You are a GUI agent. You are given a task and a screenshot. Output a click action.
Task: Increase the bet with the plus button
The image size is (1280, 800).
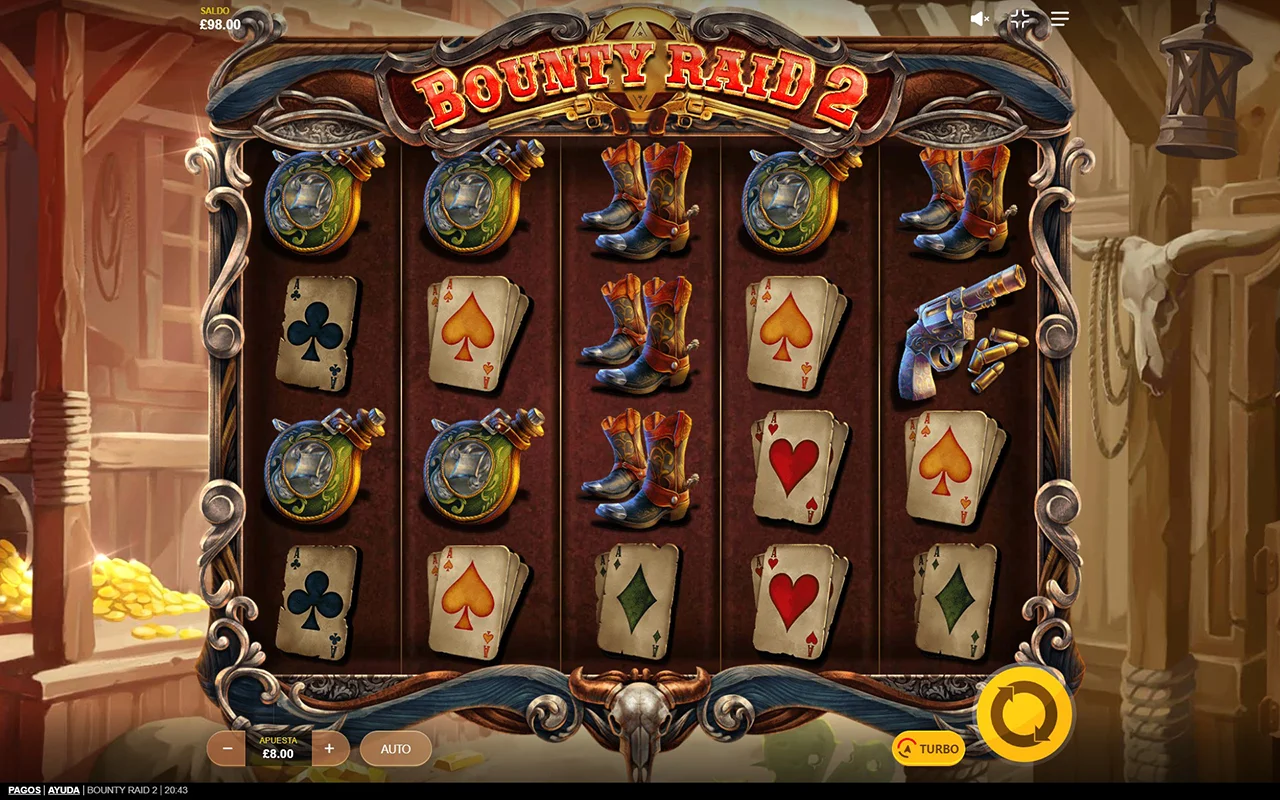(330, 748)
